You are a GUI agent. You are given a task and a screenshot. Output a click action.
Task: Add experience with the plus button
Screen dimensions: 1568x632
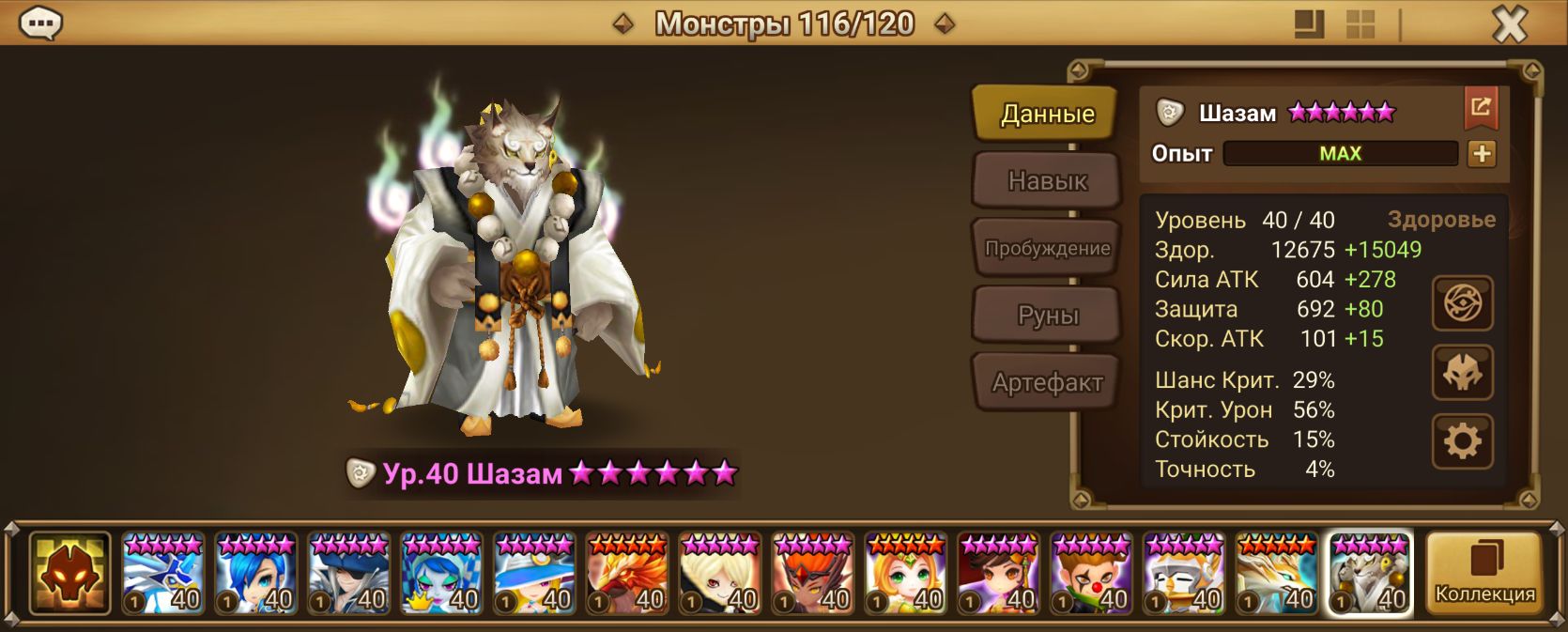pyautogui.click(x=1482, y=154)
